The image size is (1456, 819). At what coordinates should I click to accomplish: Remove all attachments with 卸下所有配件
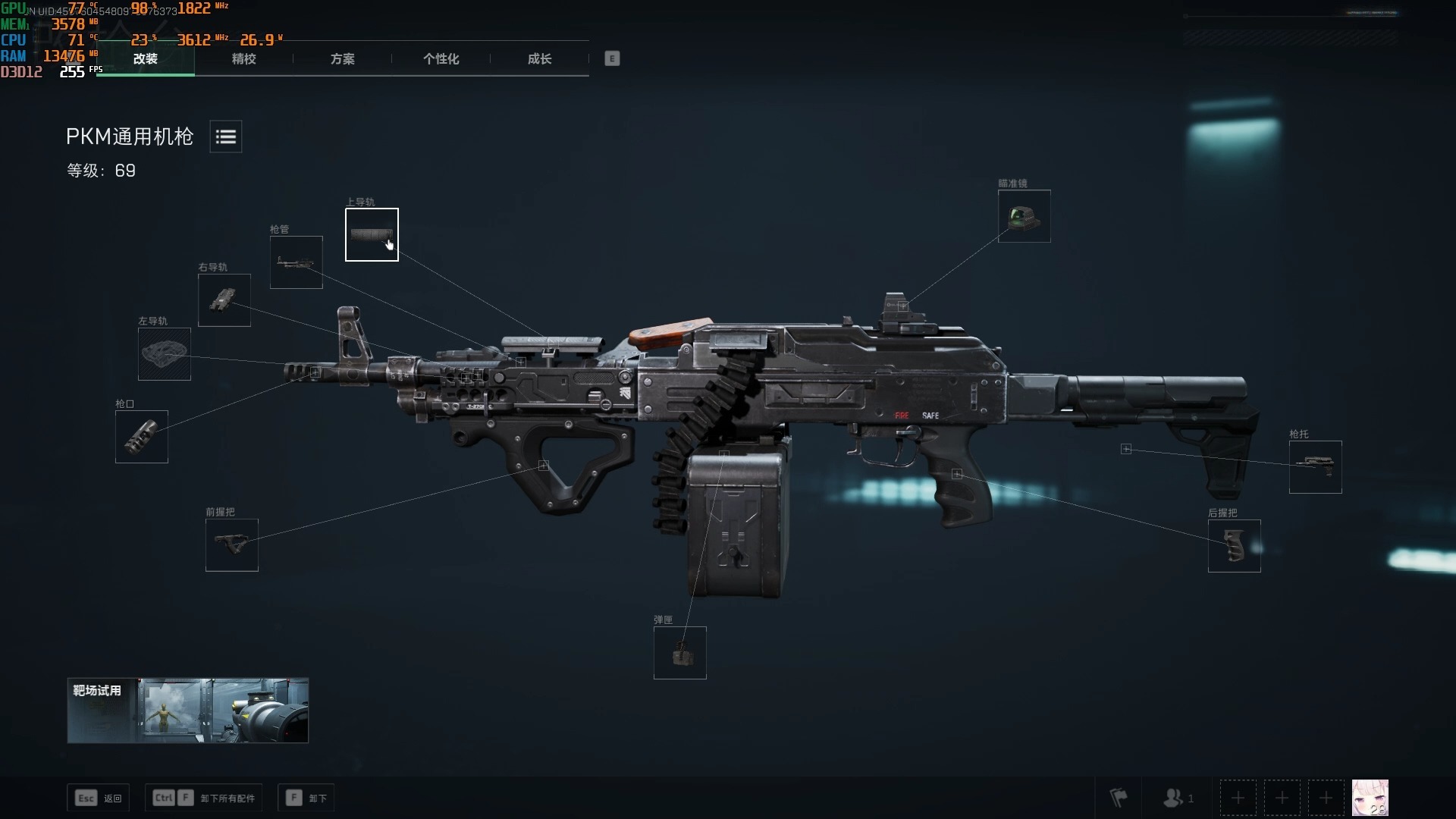[203, 798]
